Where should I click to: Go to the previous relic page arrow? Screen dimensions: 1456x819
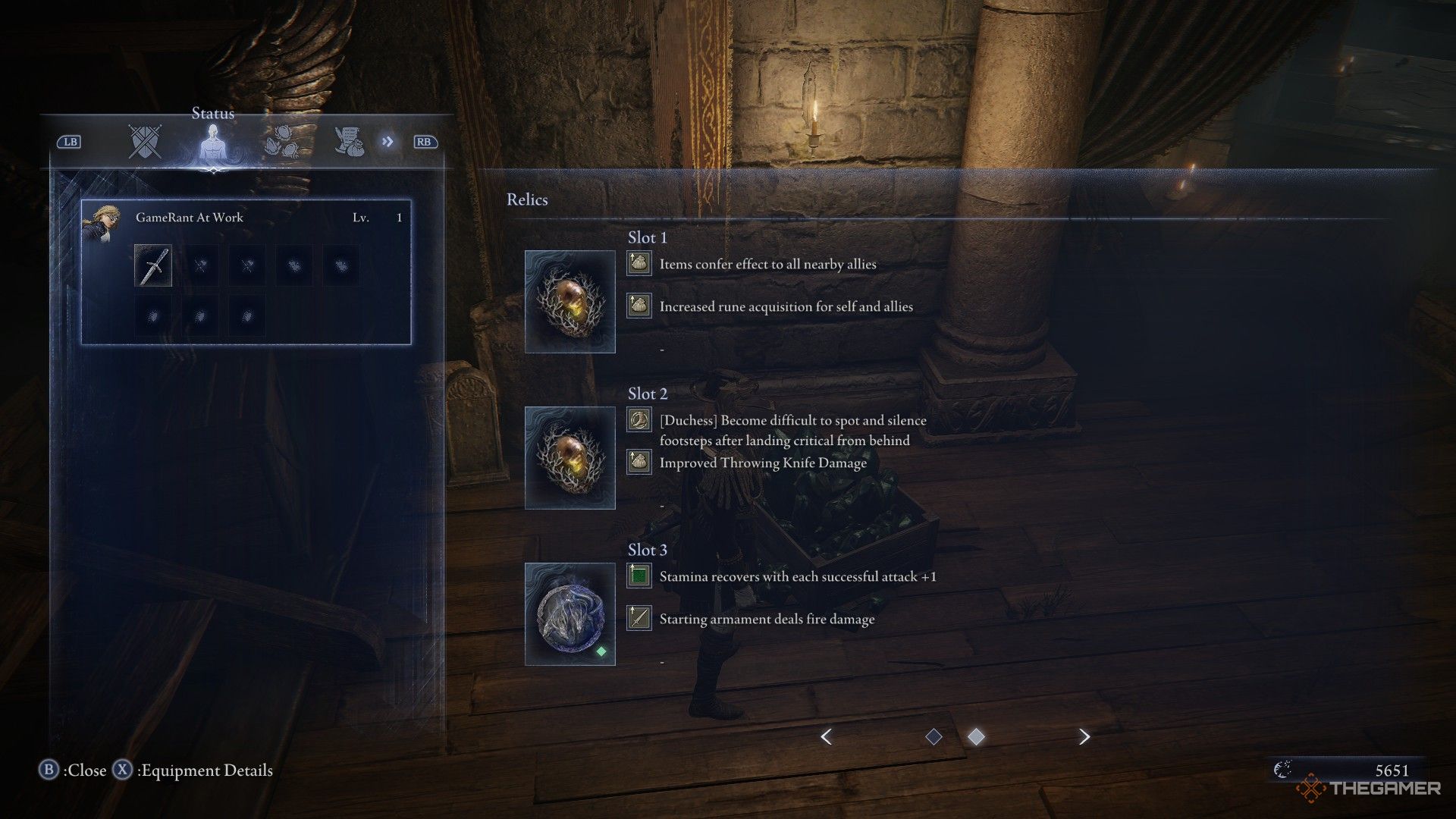click(827, 736)
